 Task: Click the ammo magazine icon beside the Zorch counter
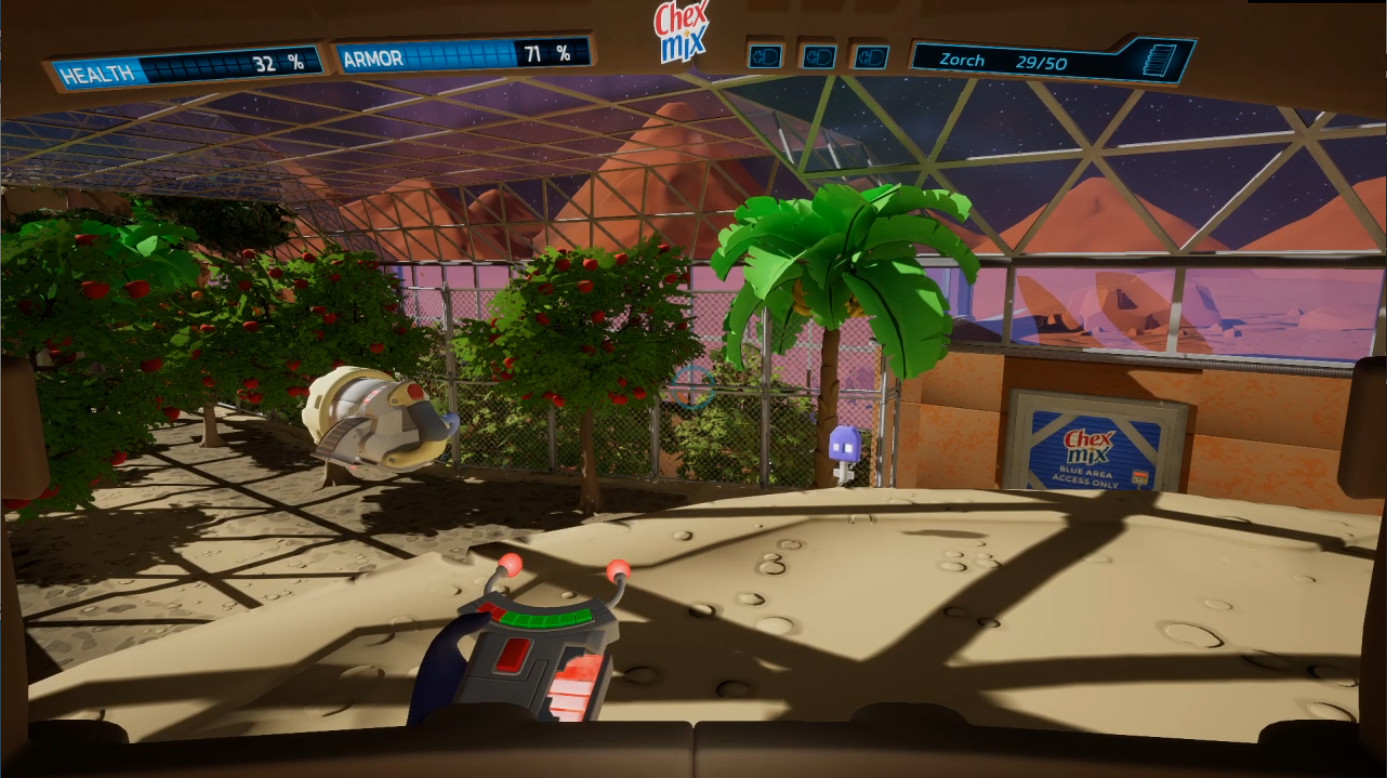click(x=1157, y=58)
